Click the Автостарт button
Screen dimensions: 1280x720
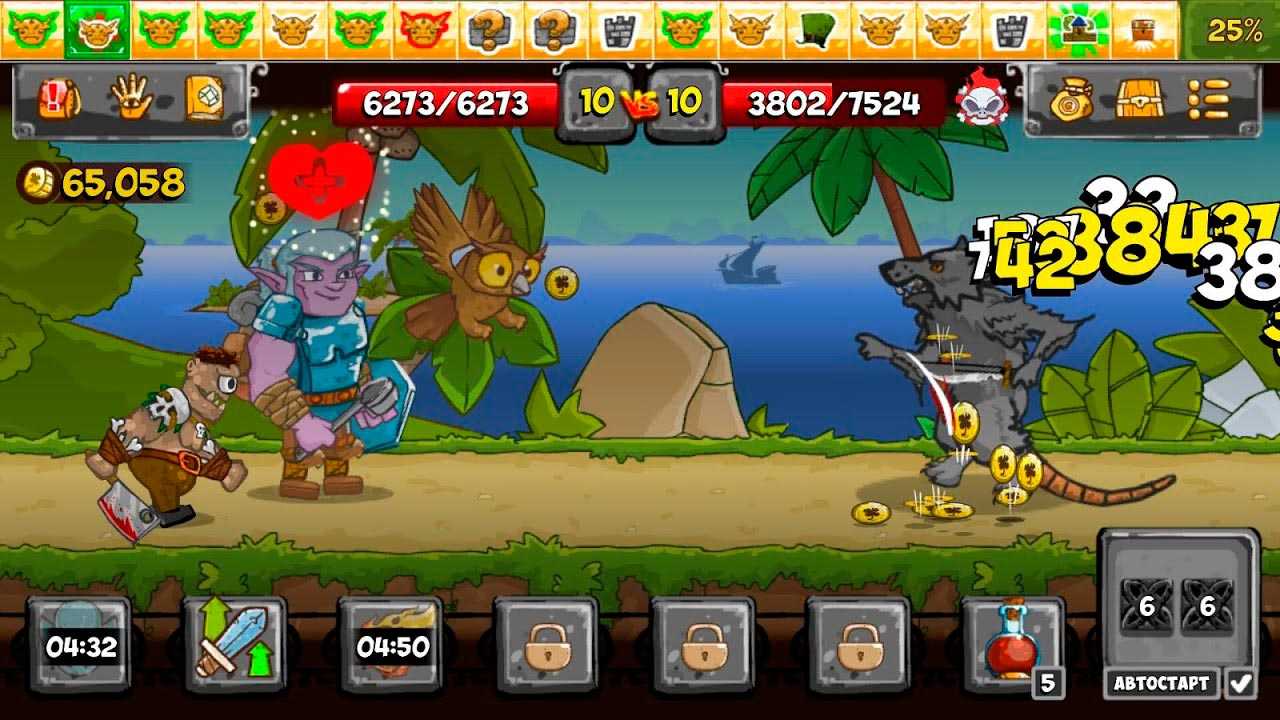point(1161,684)
